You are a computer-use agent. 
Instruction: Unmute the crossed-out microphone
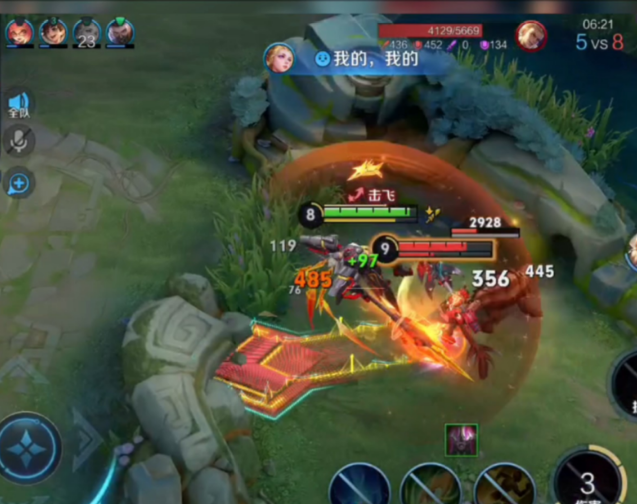(18, 142)
